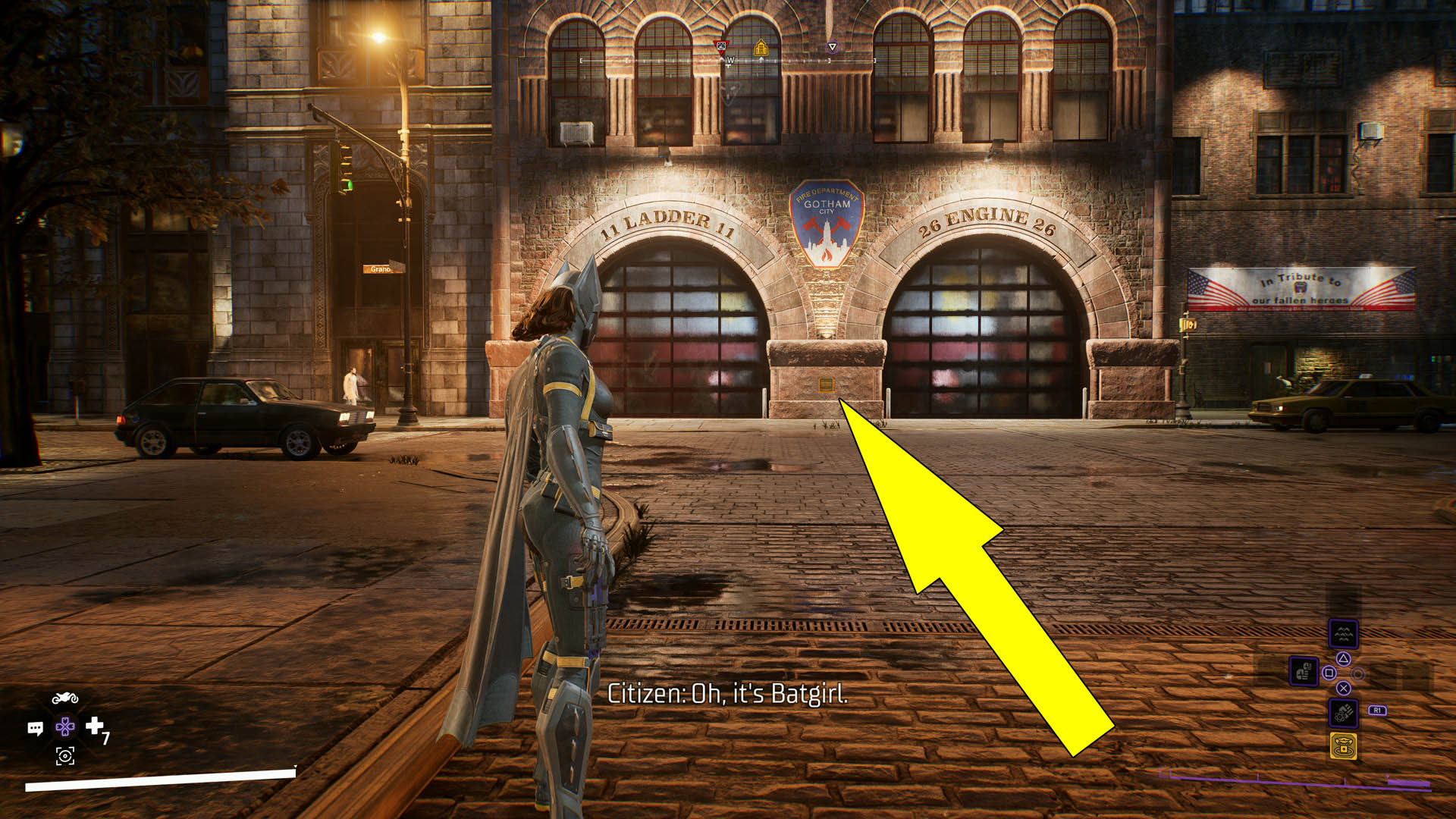This screenshot has height=819, width=1456.
Task: Use a health pack via the plus icon
Action: [93, 726]
